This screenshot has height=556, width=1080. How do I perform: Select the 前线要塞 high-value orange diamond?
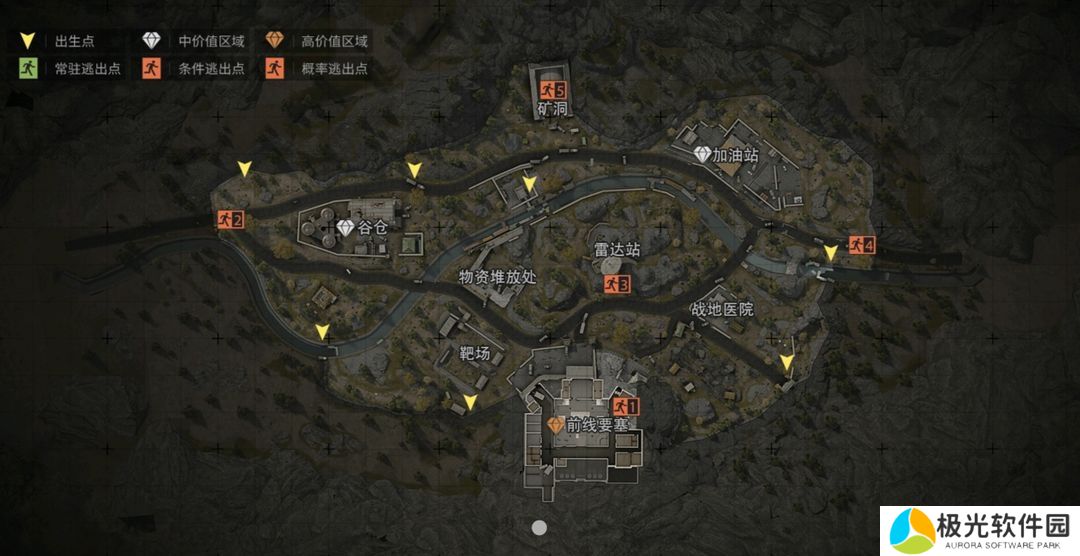click(555, 425)
